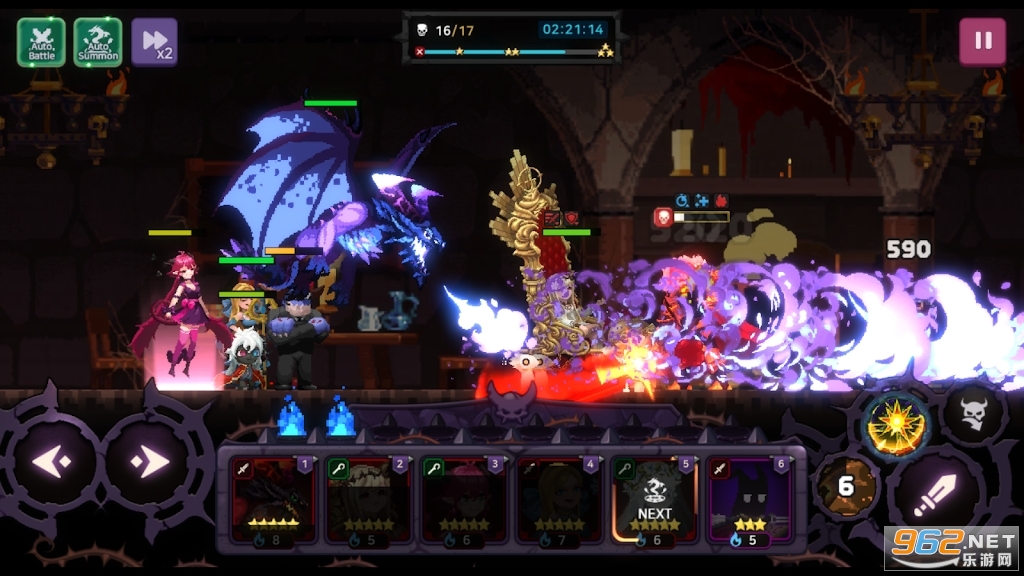Summon the shadow creature in slot 6
Screen dimensions: 1024x576
click(751, 500)
